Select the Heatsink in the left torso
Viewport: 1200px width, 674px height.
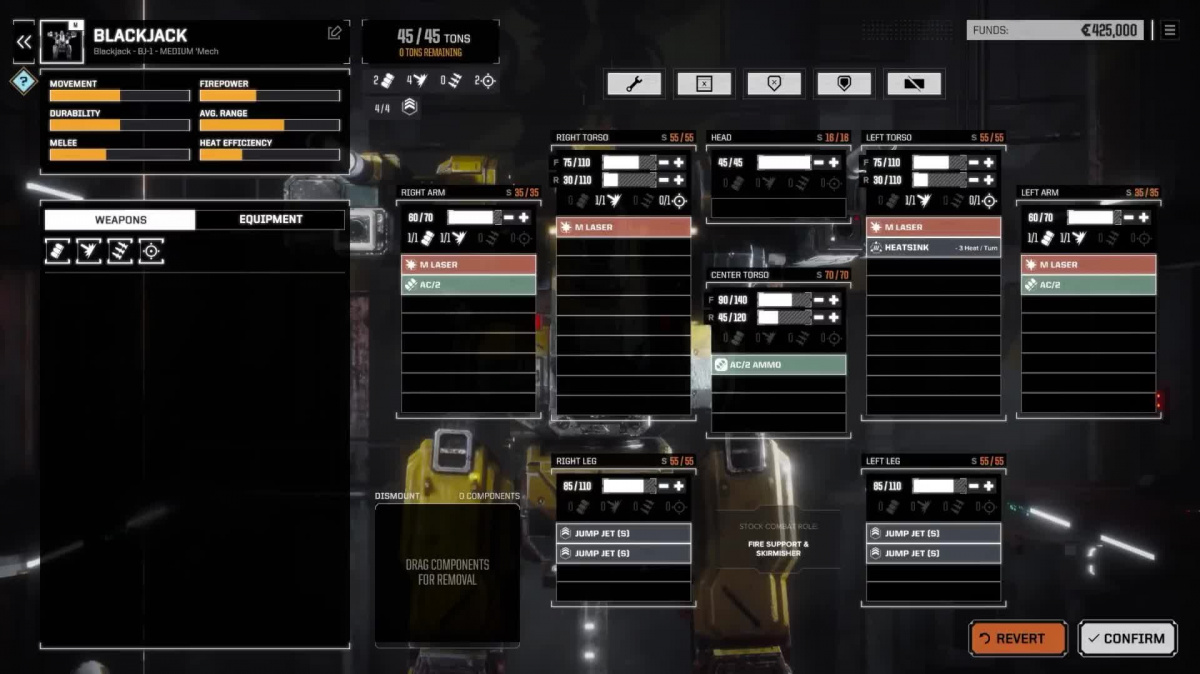[933, 247]
